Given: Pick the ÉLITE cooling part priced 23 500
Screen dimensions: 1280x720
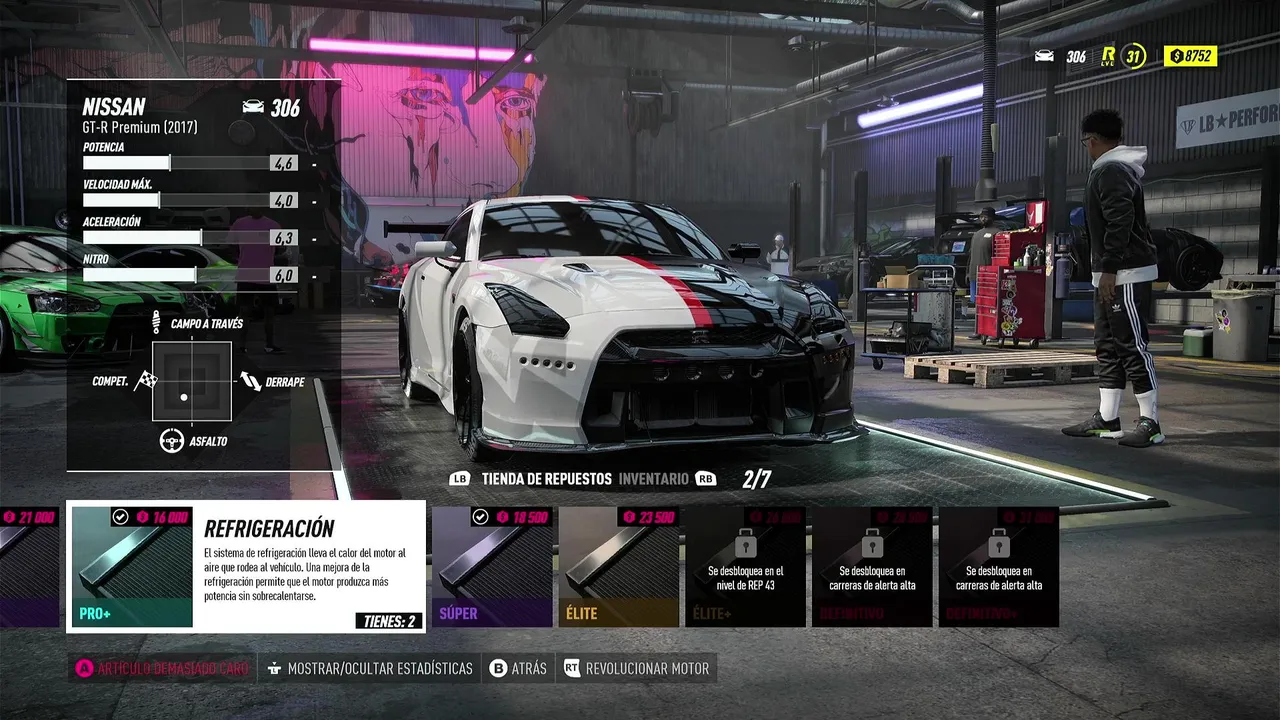Looking at the screenshot, I should click(x=618, y=566).
